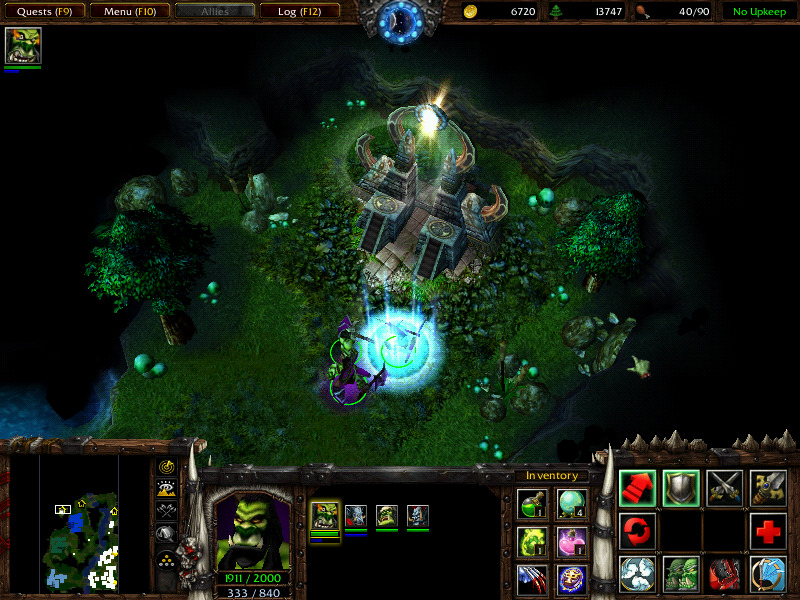Open the game Menu (F10)
The width and height of the screenshot is (800, 600).
127,12
